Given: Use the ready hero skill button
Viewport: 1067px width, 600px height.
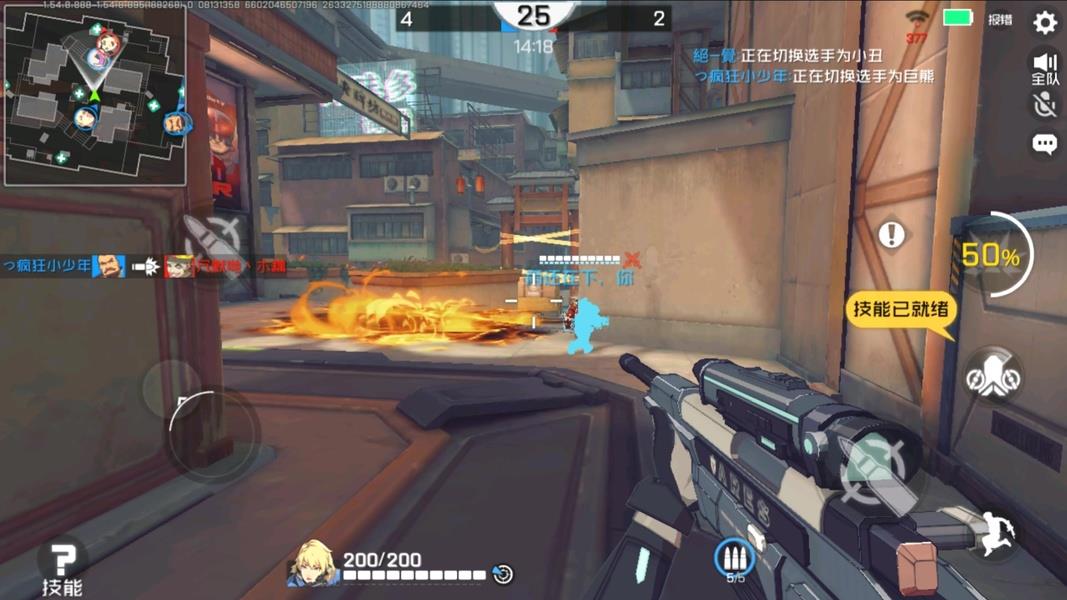Looking at the screenshot, I should [993, 377].
